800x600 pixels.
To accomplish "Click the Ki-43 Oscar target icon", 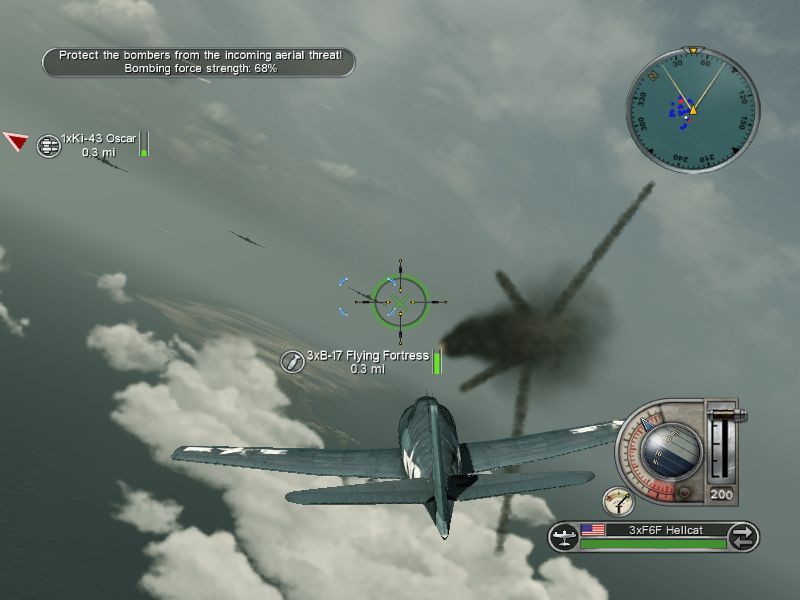I will tap(48, 146).
